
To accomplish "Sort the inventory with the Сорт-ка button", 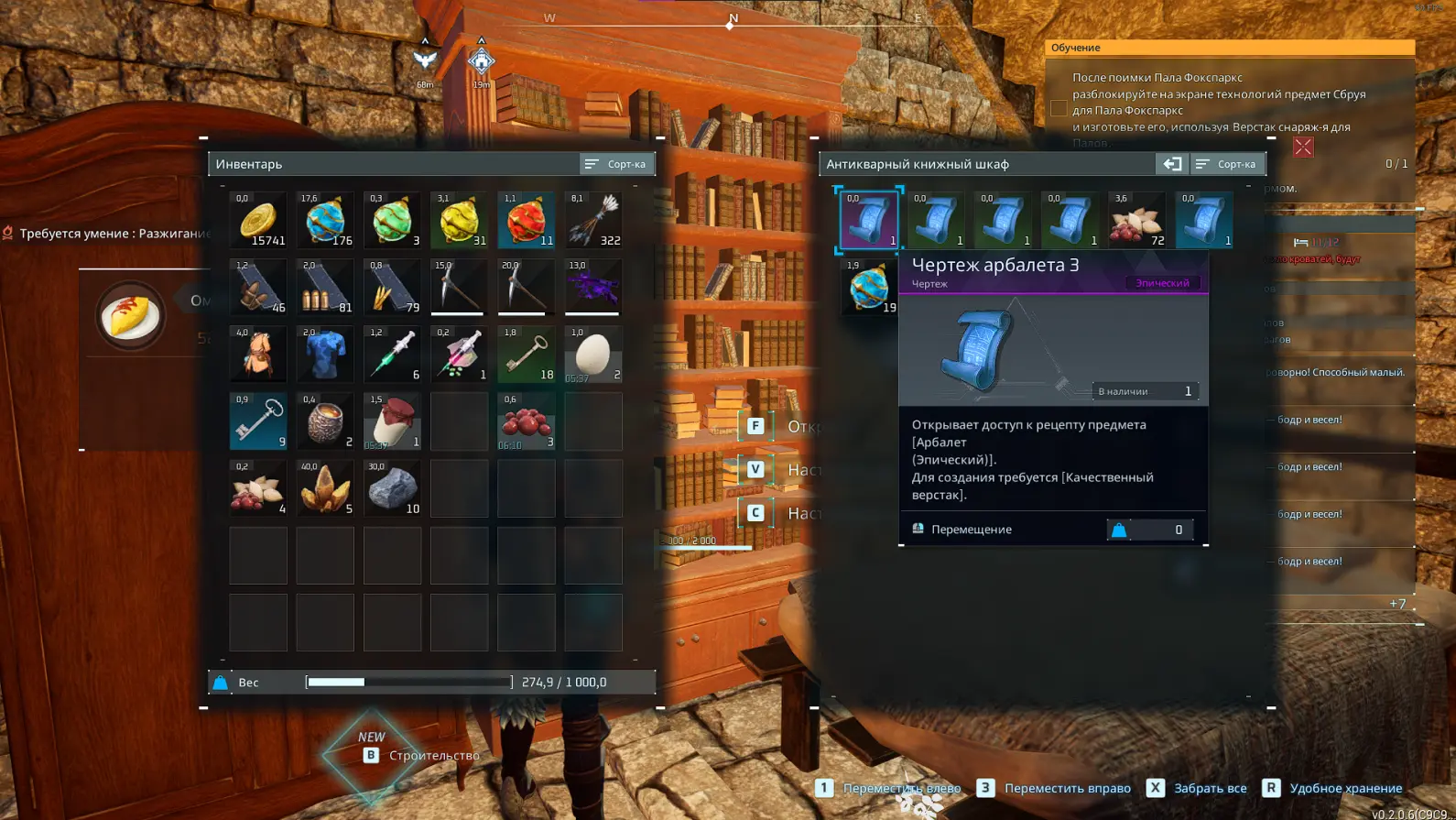I will coord(616,164).
